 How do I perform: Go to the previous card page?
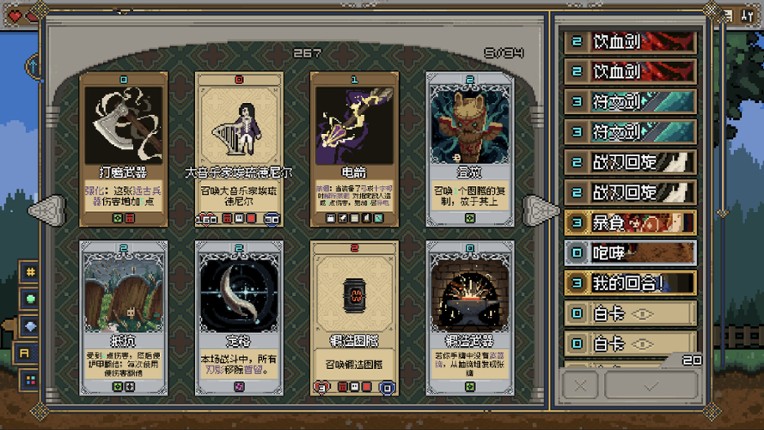click(48, 210)
